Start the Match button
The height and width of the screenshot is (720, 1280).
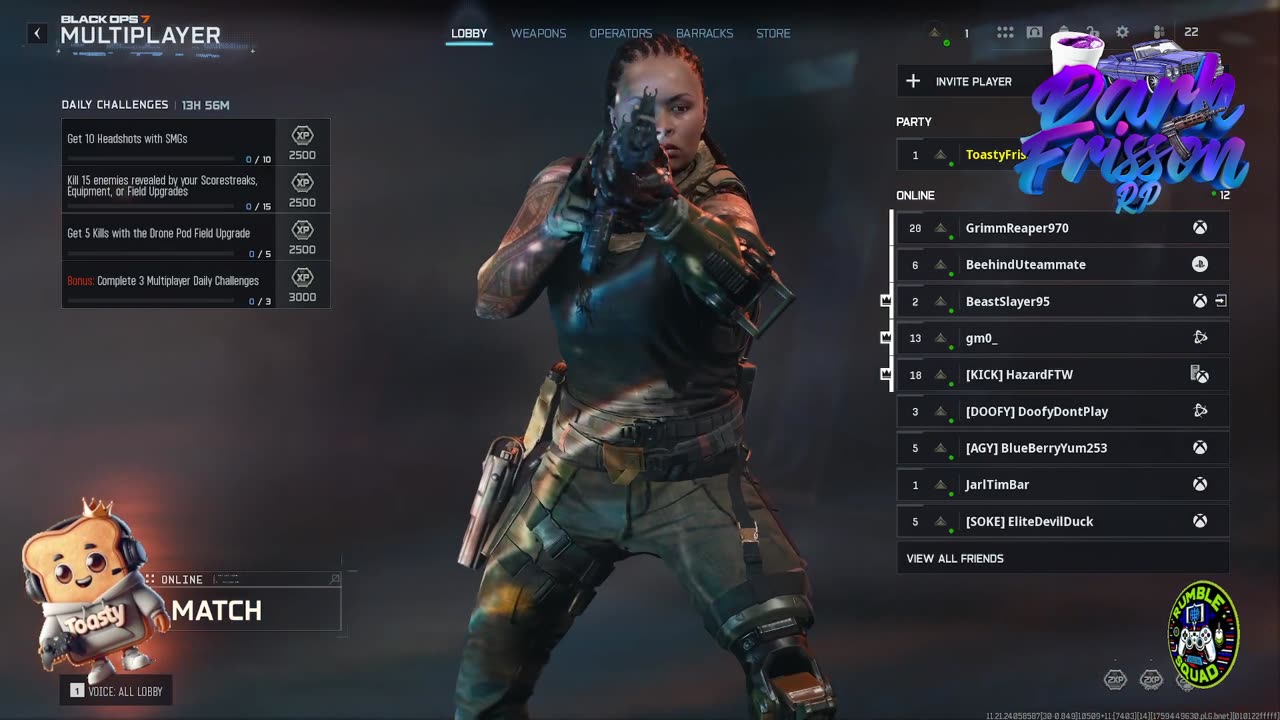[255, 610]
